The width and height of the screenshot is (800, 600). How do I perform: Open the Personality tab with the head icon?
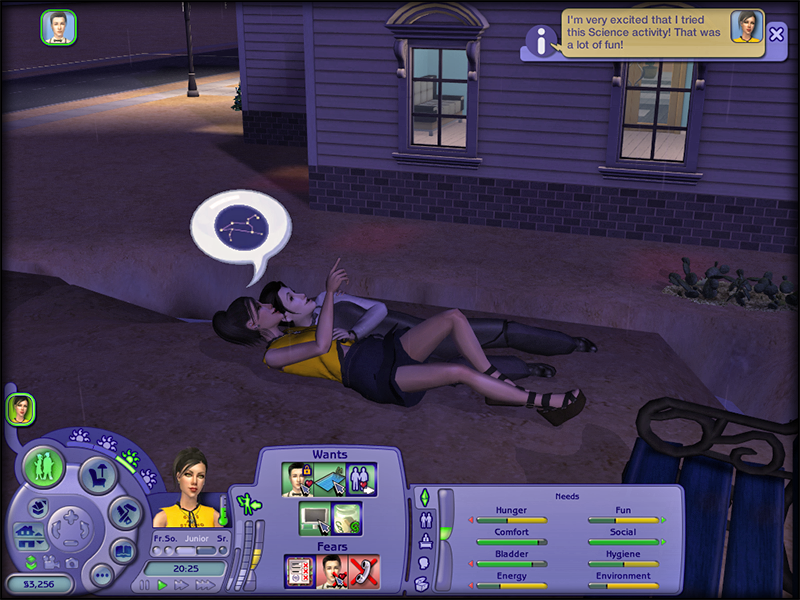click(x=423, y=563)
